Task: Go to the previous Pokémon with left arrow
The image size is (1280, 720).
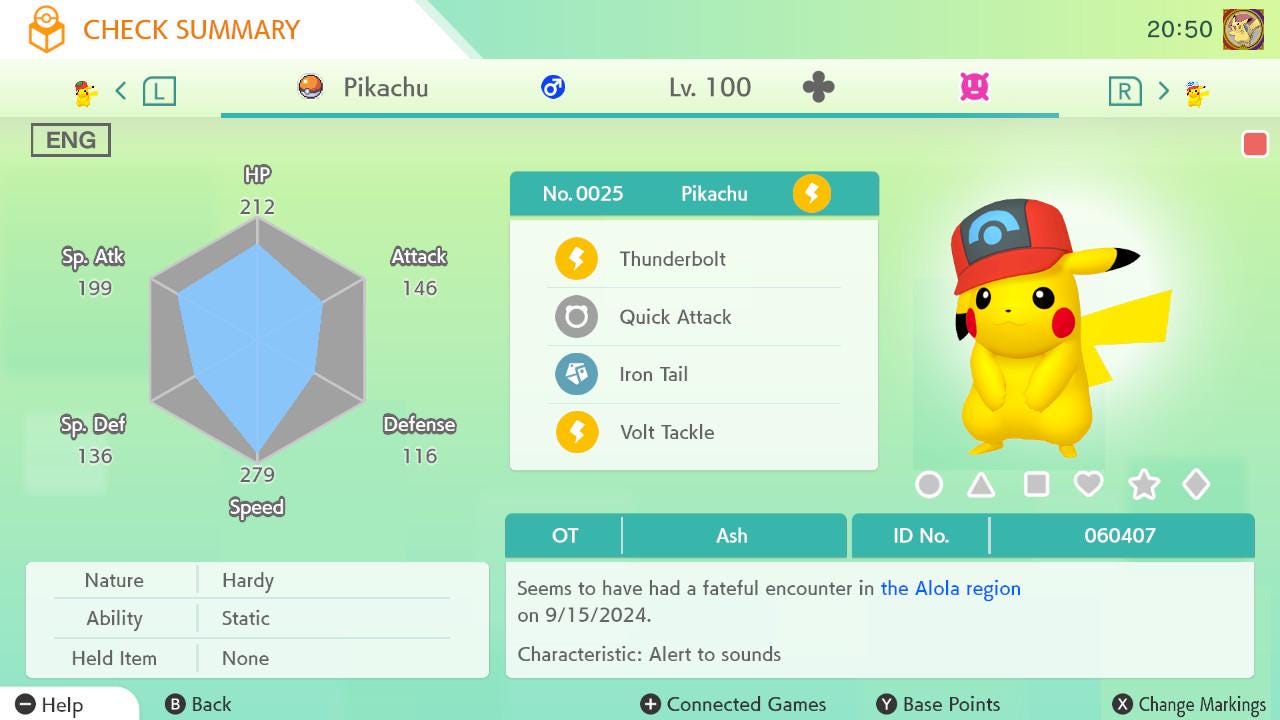Action: [121, 91]
